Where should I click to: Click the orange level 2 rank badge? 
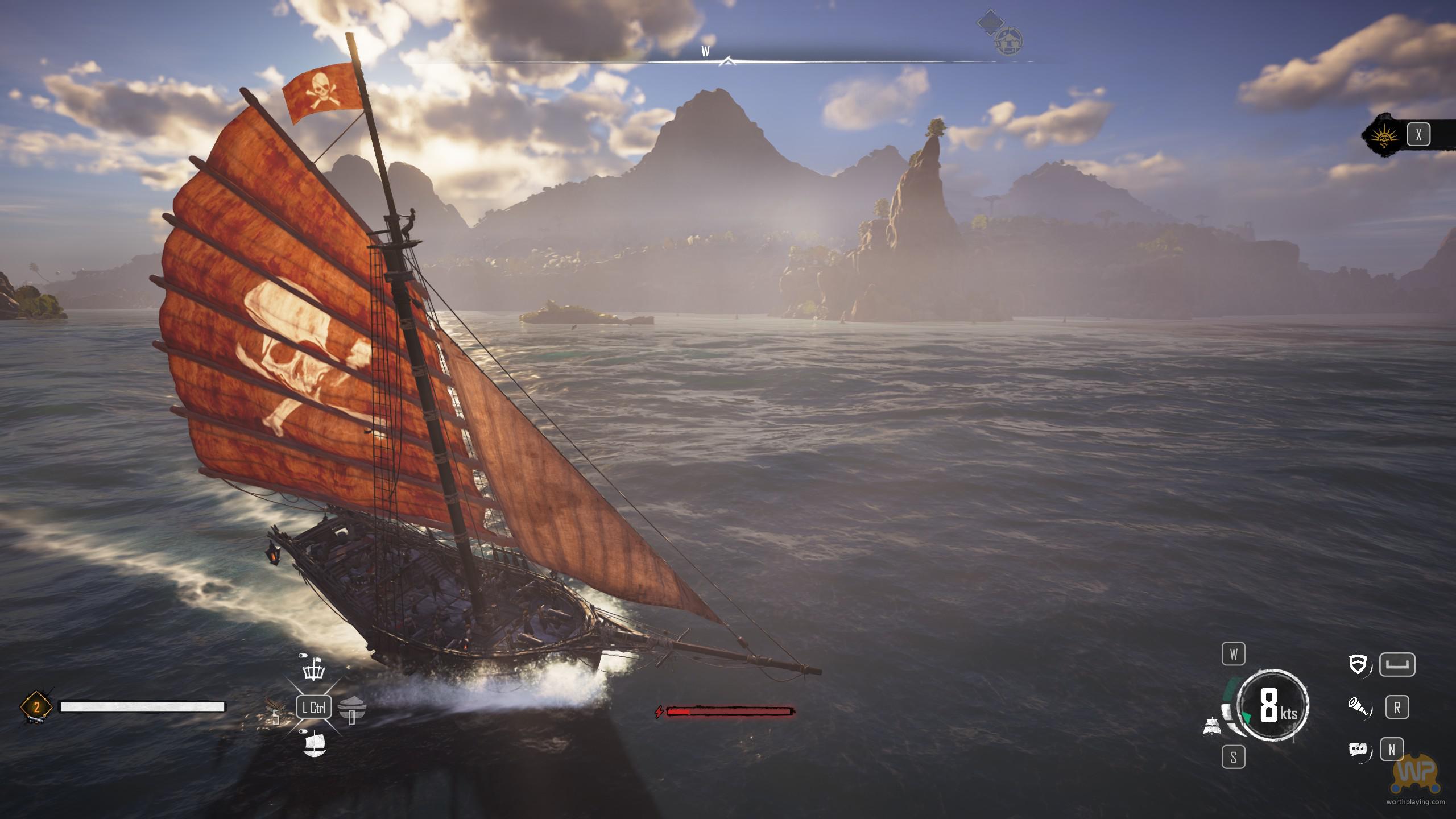click(x=36, y=708)
